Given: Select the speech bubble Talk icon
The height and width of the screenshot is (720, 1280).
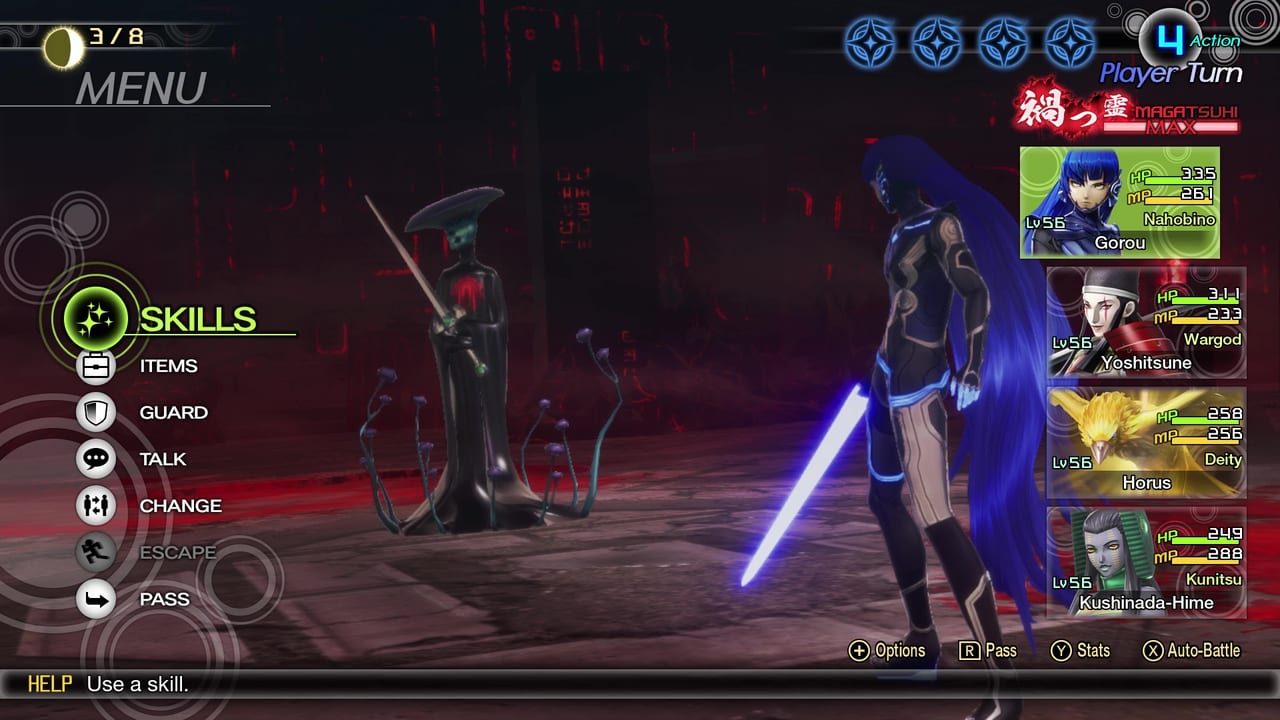Looking at the screenshot, I should tap(96, 459).
